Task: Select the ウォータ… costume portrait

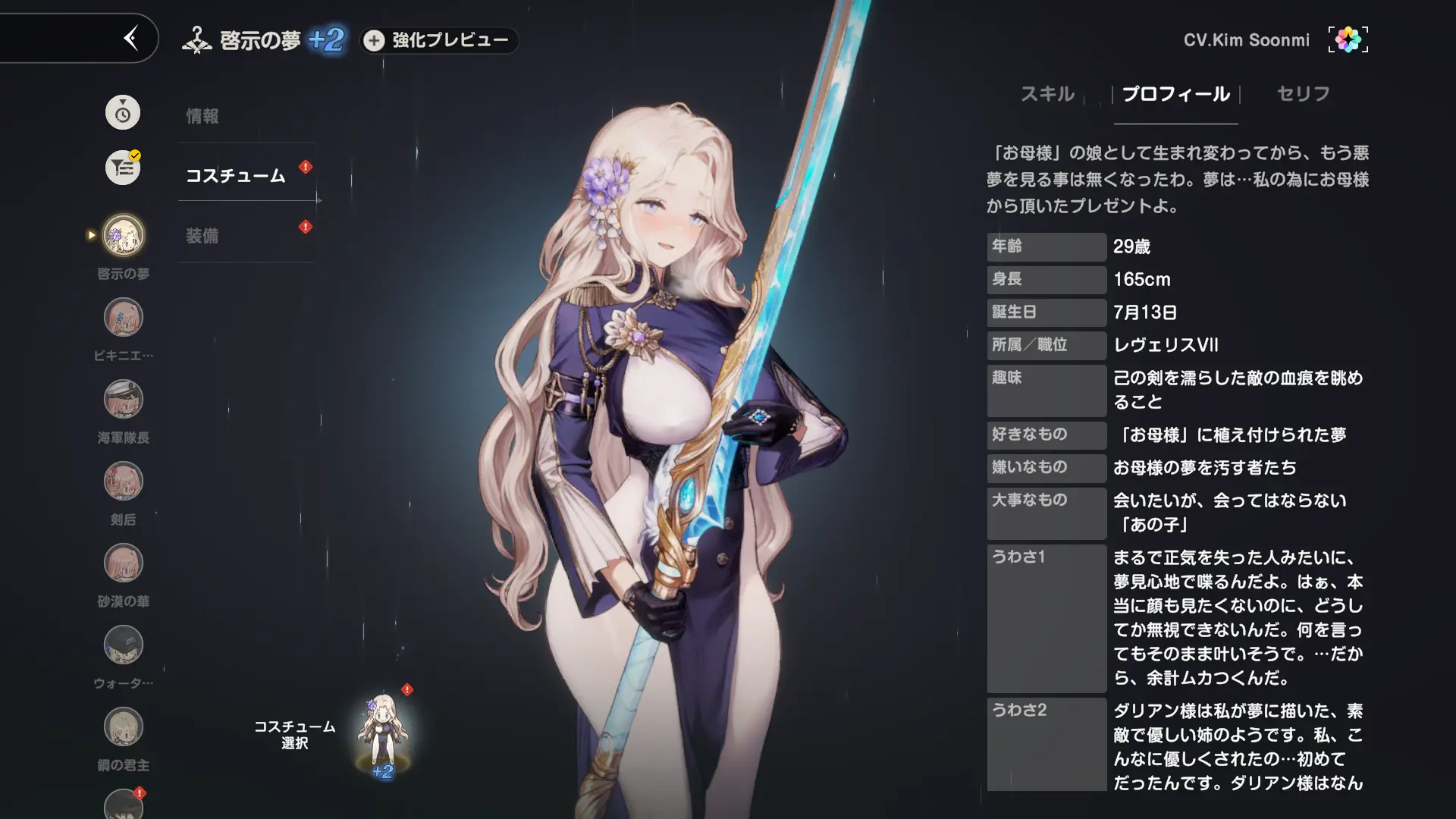Action: tap(124, 645)
